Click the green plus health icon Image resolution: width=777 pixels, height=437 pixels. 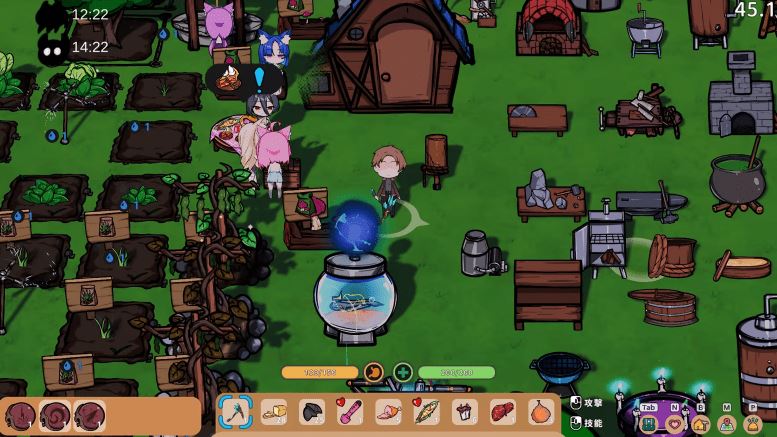[402, 372]
